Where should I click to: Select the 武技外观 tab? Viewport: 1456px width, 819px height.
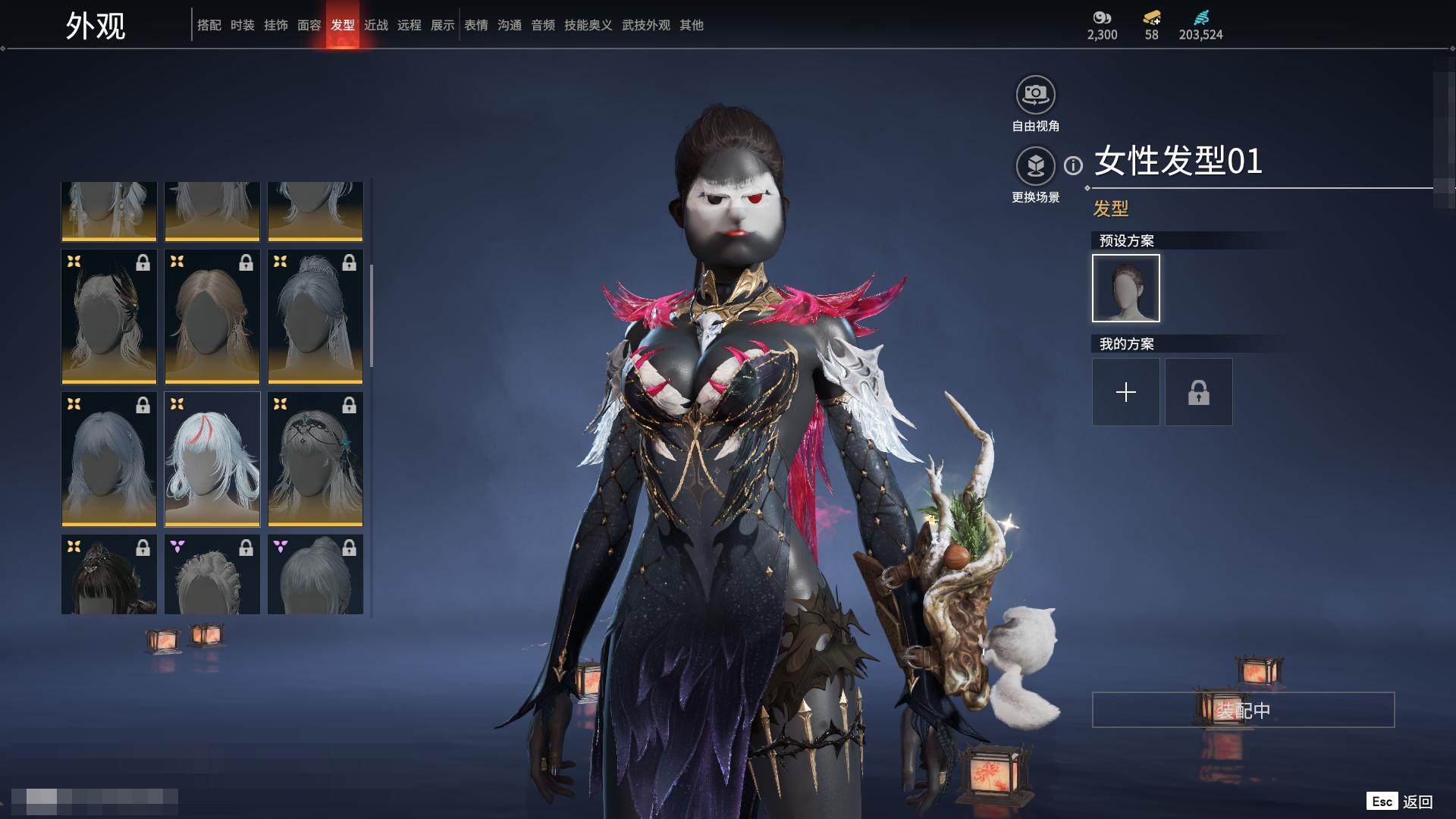[x=646, y=25]
